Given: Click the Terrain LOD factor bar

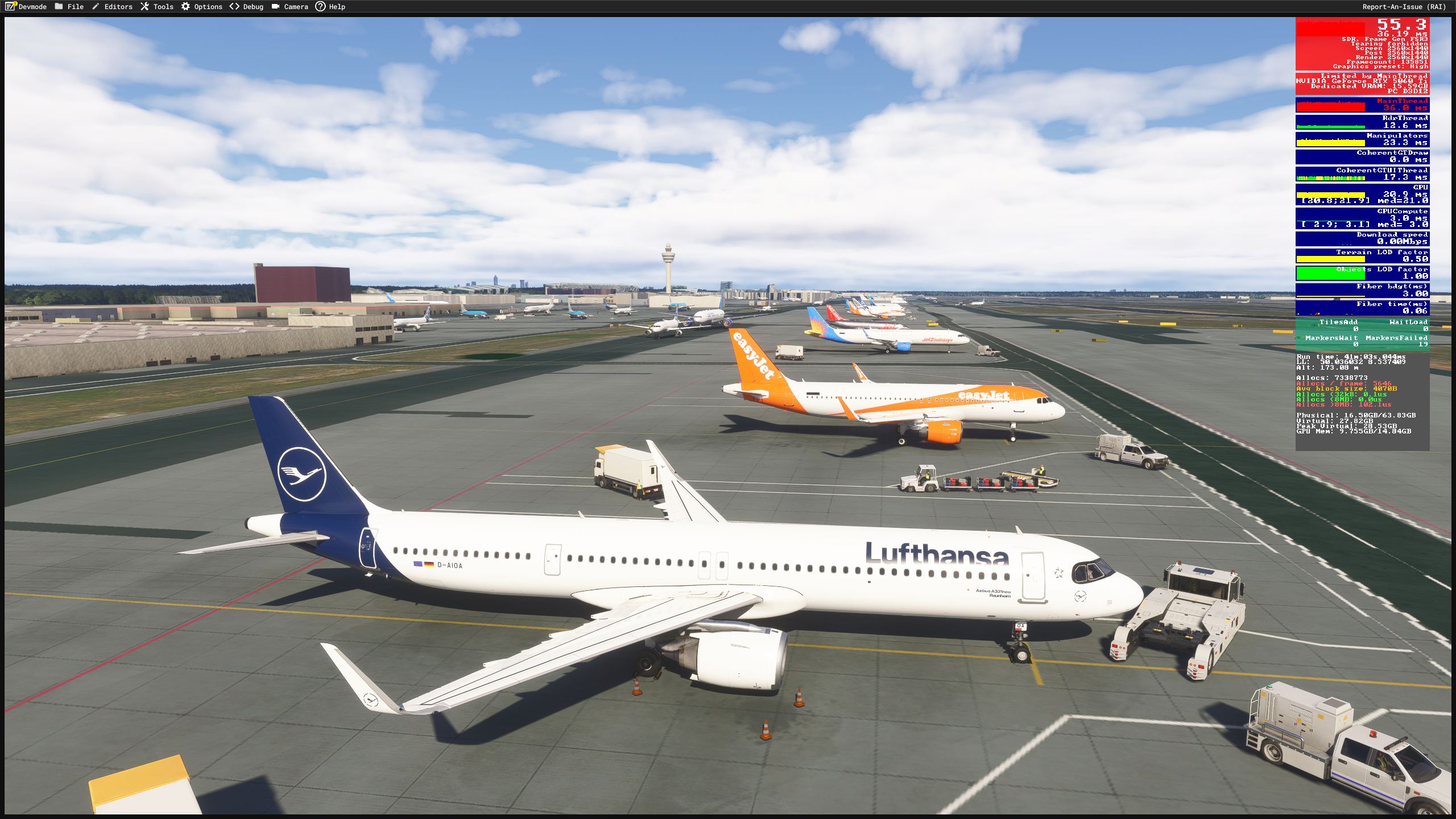Looking at the screenshot, I should [x=1362, y=255].
